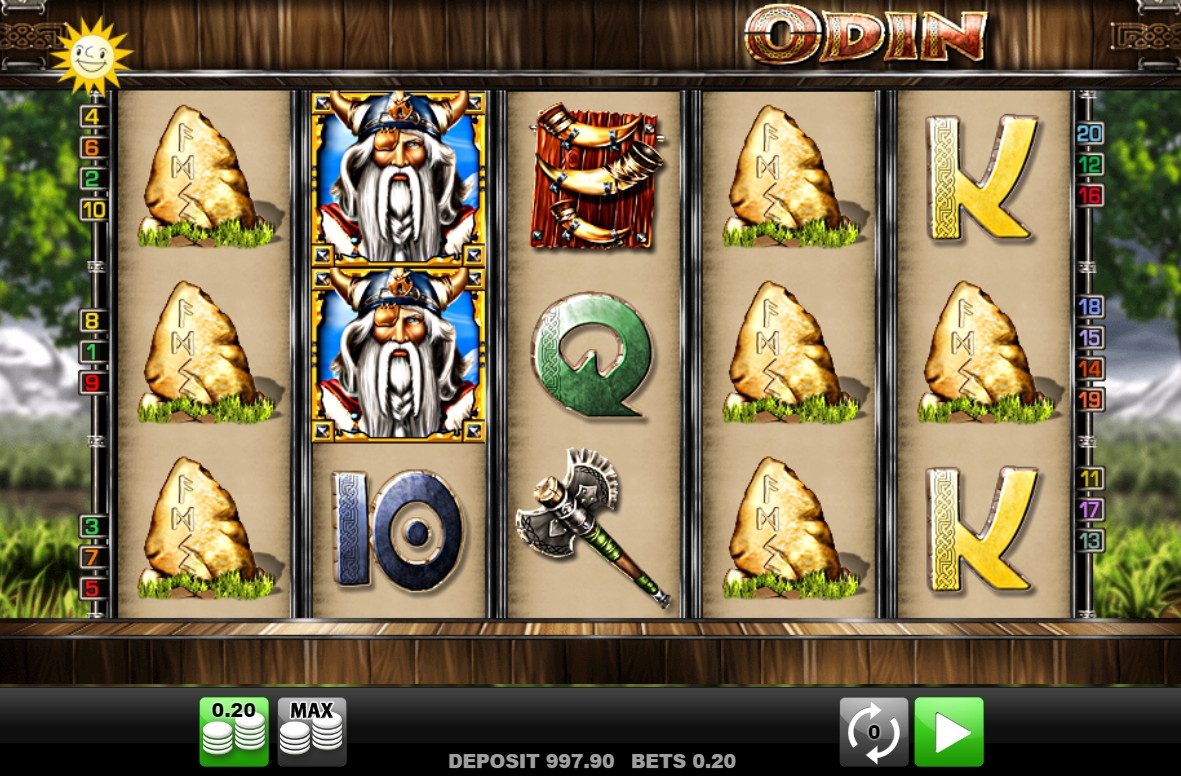Open the autoplay spin counter button

873,731
